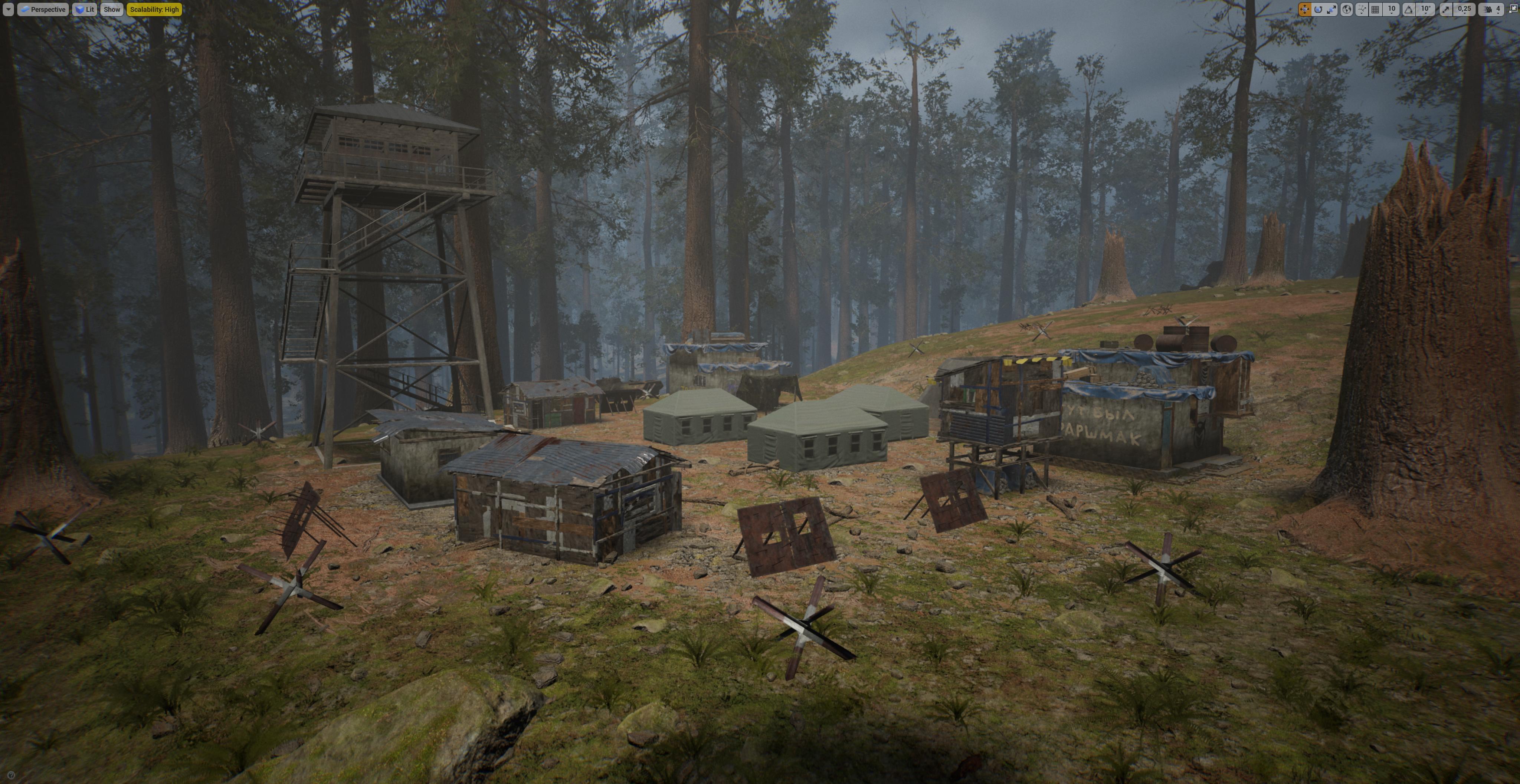
Task: Select the surface snapping icon
Action: [x=1362, y=9]
